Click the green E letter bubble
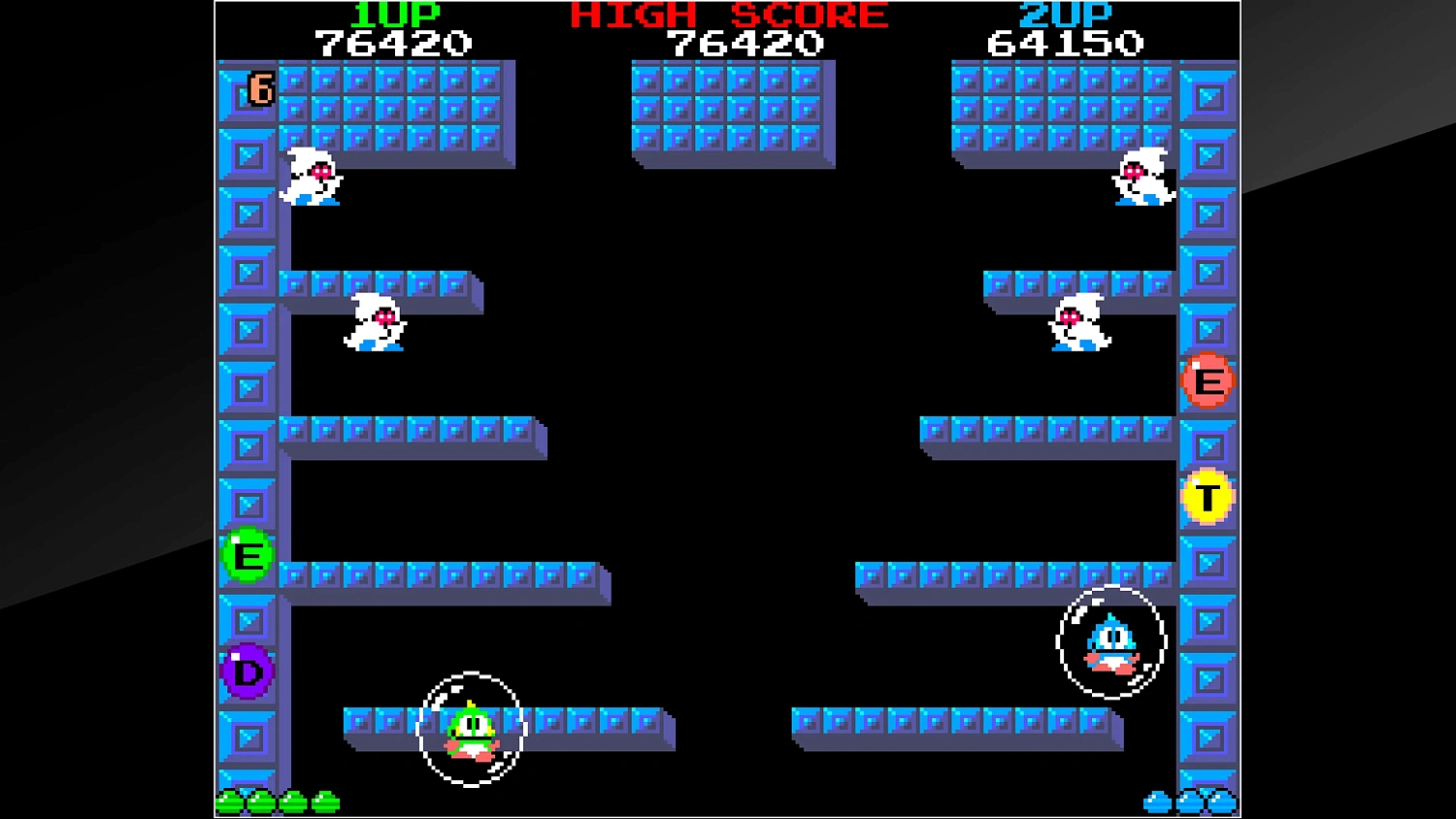The height and width of the screenshot is (819, 1456). click(248, 555)
